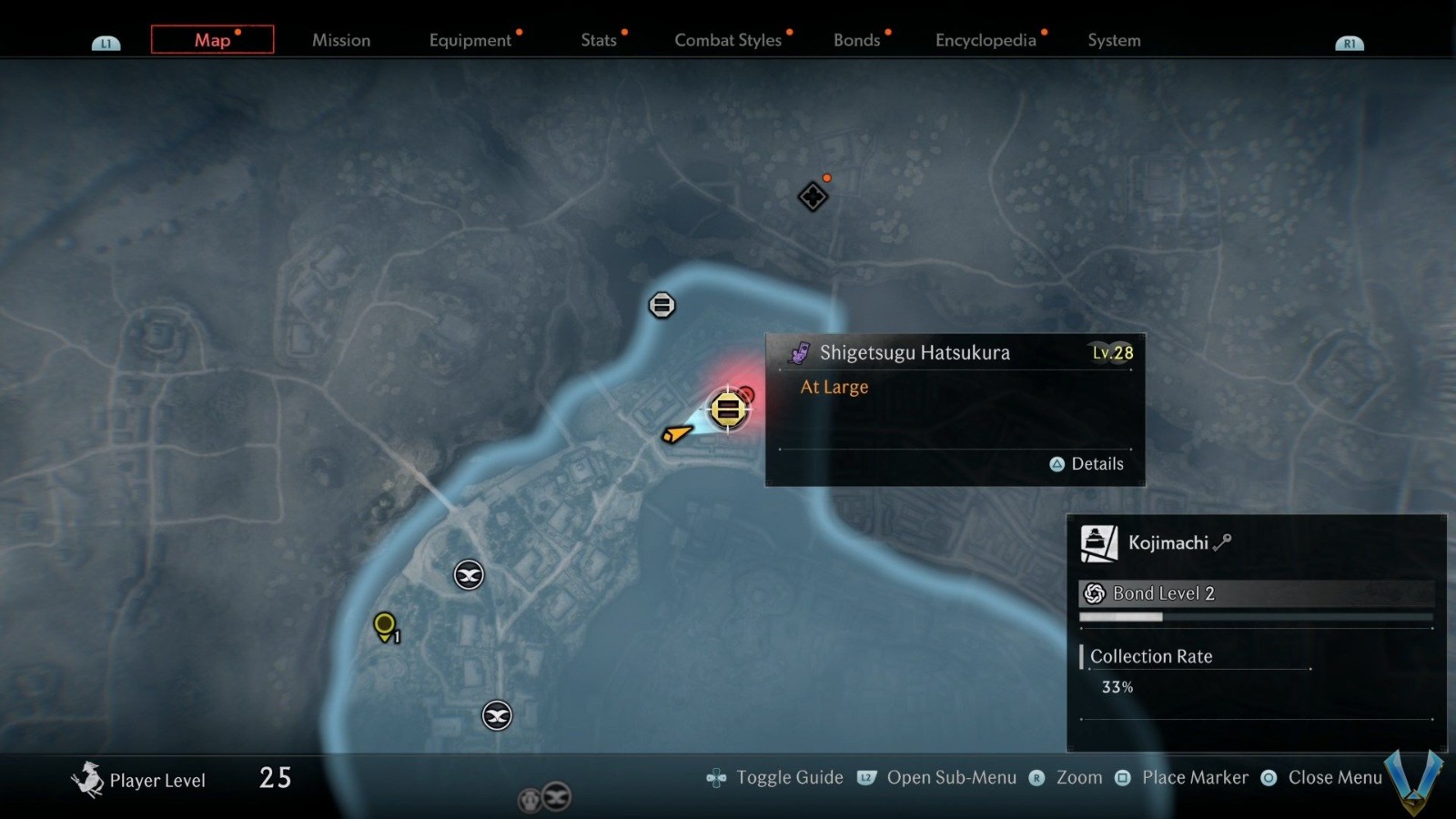Switch to the Mission tab
1456x819 pixels.
pyautogui.click(x=341, y=40)
